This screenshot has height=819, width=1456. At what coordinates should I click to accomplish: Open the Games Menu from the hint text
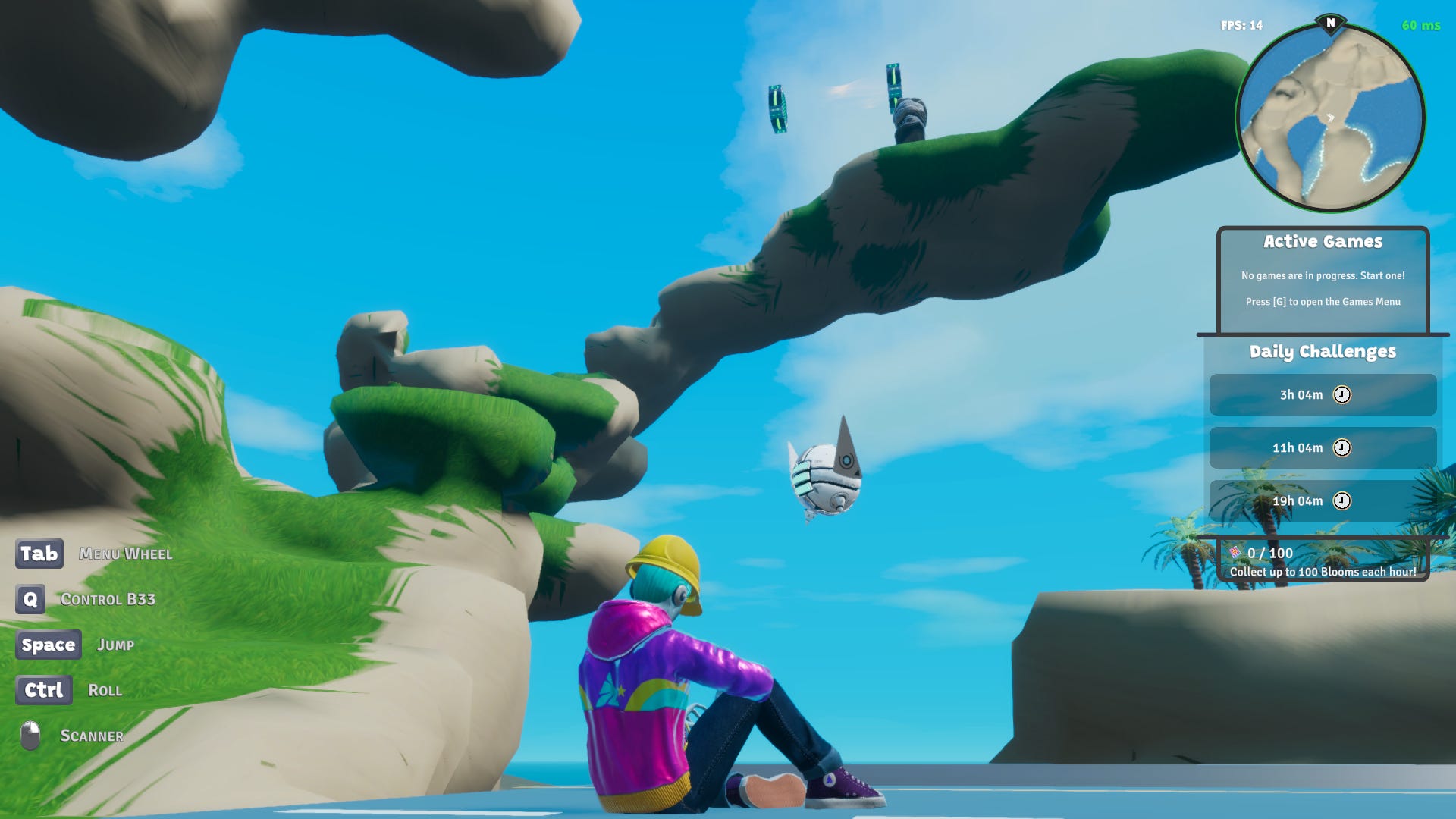pyautogui.click(x=1323, y=301)
